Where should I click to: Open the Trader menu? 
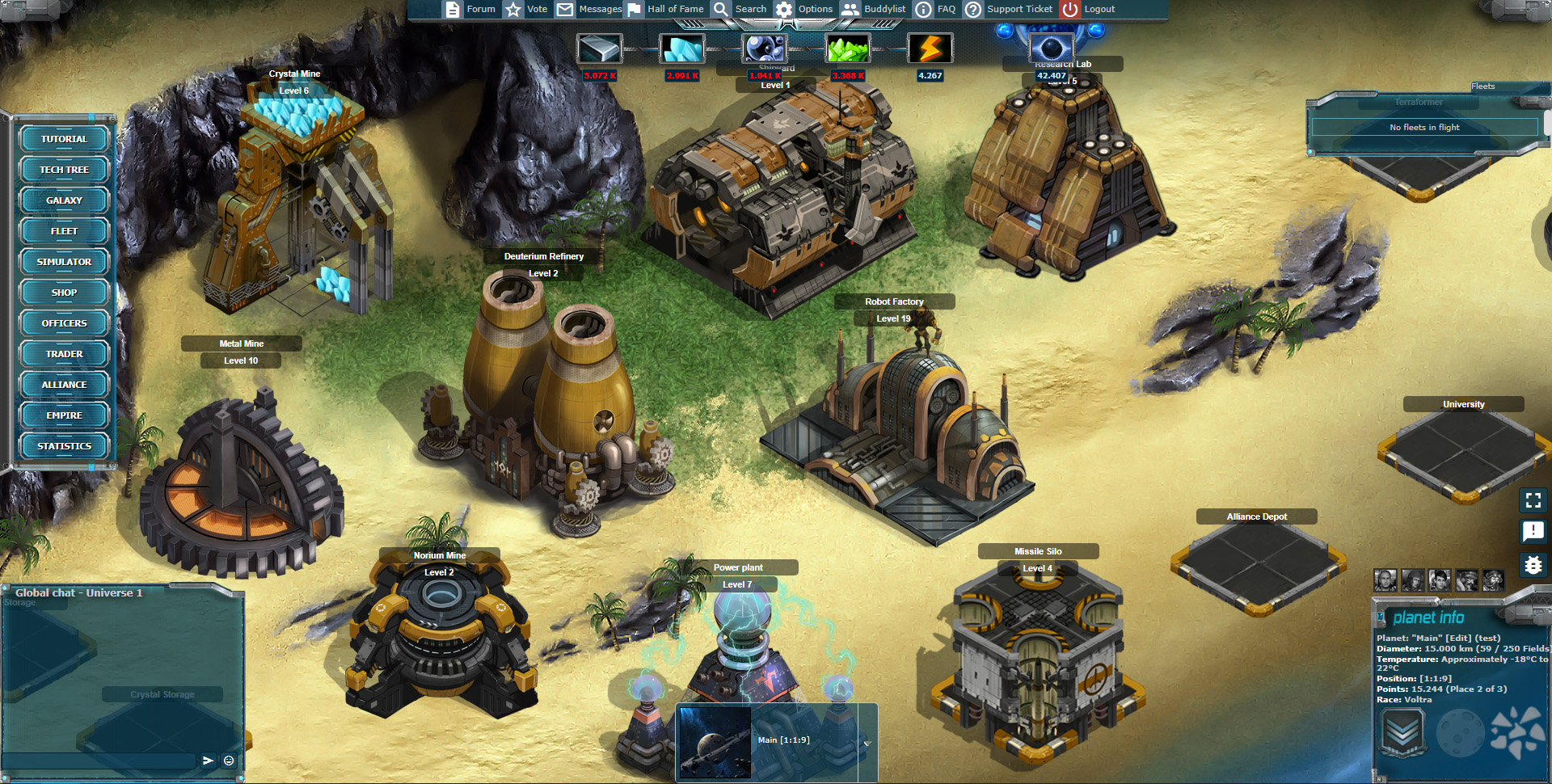pos(64,354)
